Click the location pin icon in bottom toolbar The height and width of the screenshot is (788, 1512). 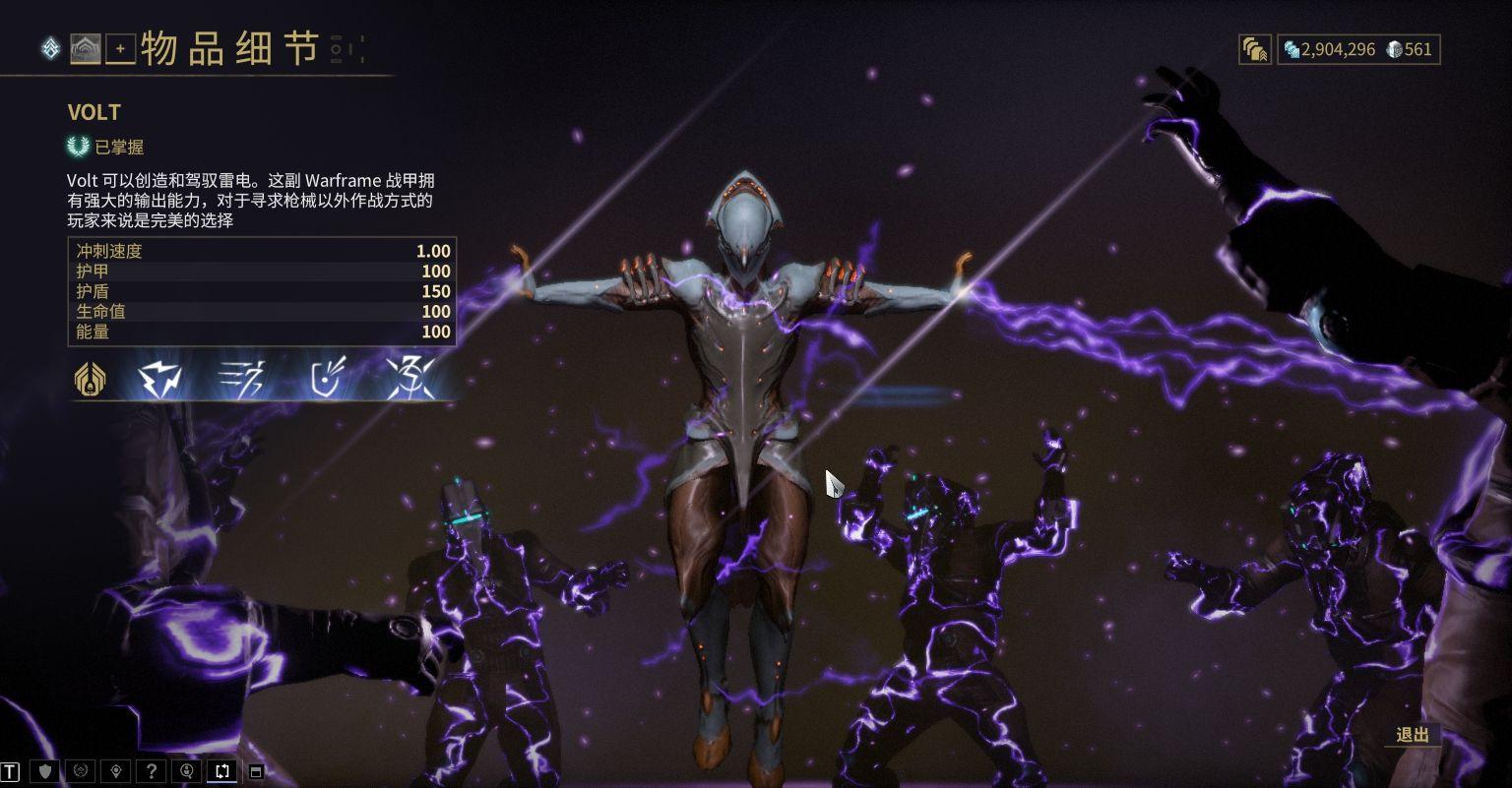[x=117, y=771]
